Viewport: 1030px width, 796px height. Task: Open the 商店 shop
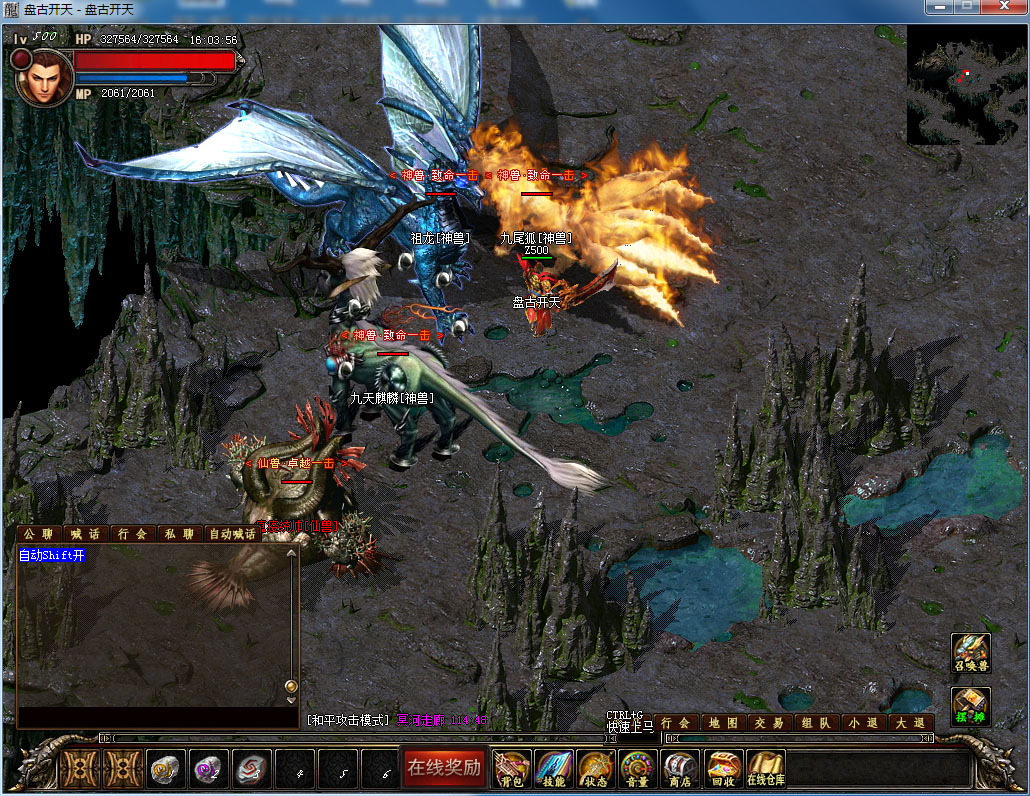pos(680,769)
